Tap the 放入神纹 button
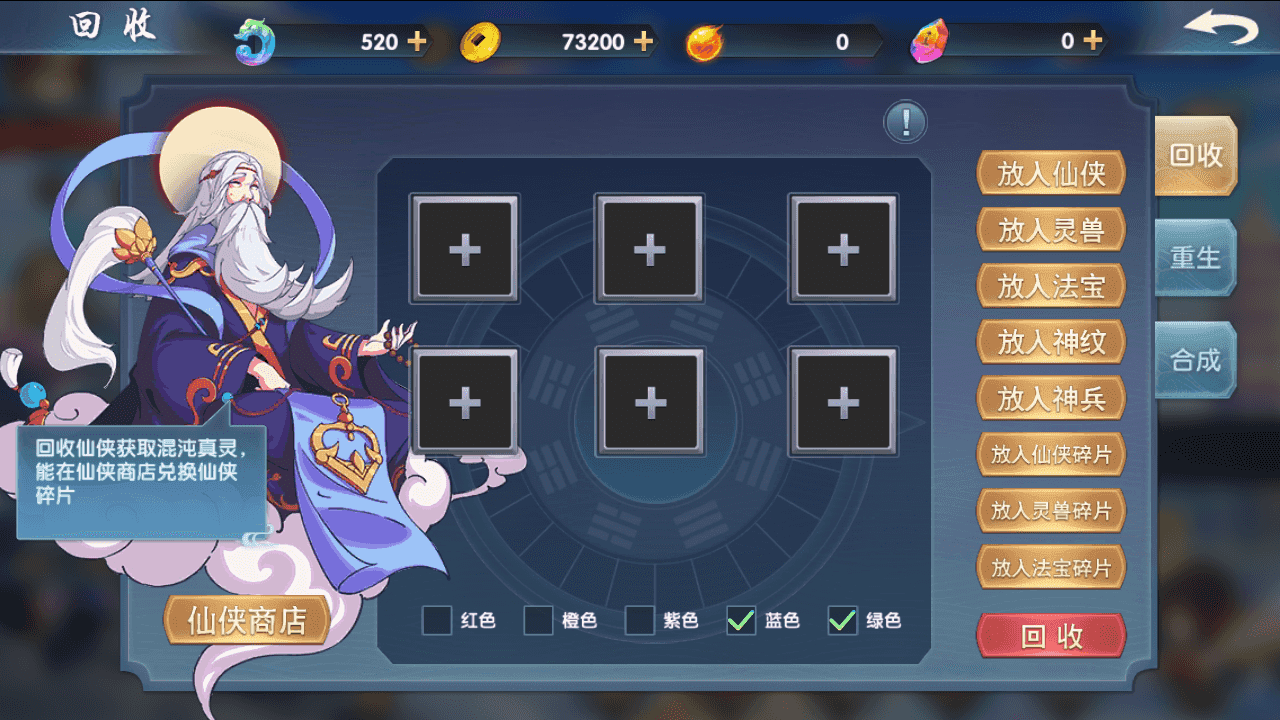Image resolution: width=1280 pixels, height=720 pixels. coord(1051,342)
